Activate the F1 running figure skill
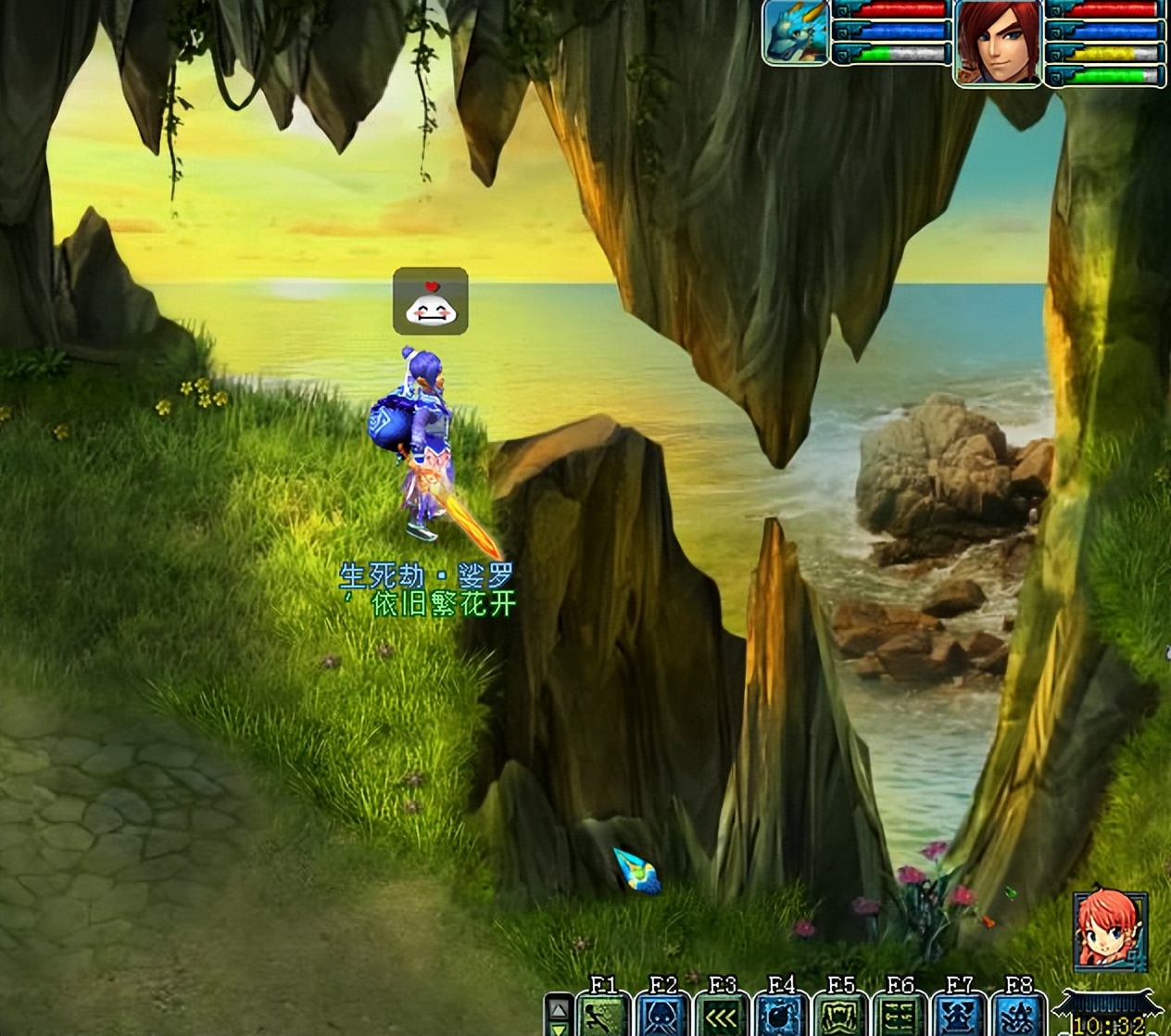Viewport: 1171px width, 1036px height. [x=603, y=1015]
